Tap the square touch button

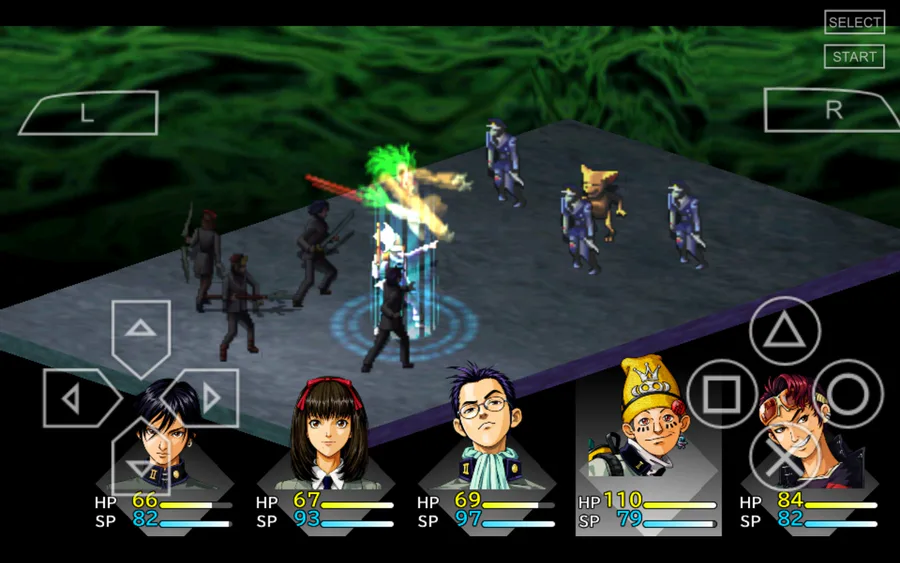(x=722, y=395)
